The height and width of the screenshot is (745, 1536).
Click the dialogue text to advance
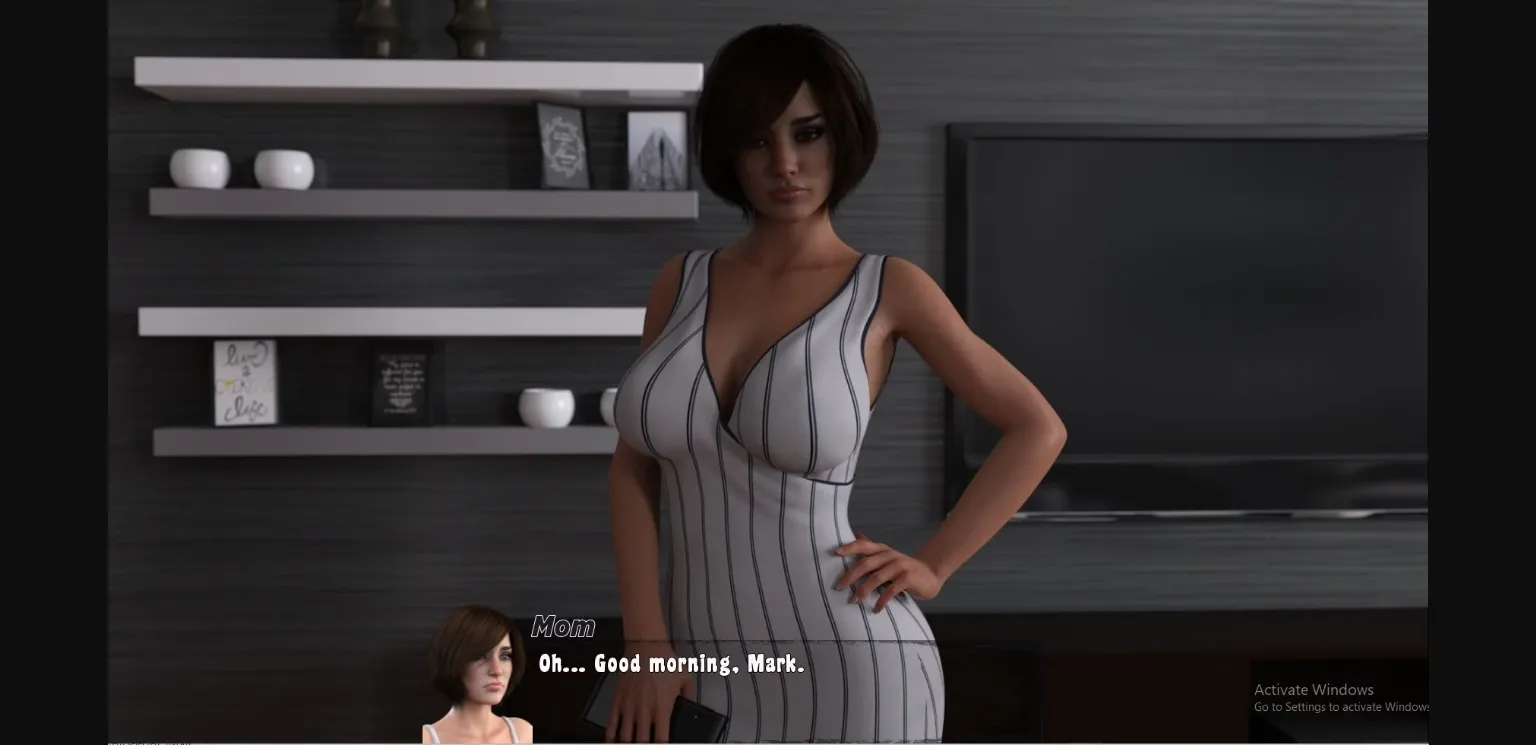click(x=670, y=663)
